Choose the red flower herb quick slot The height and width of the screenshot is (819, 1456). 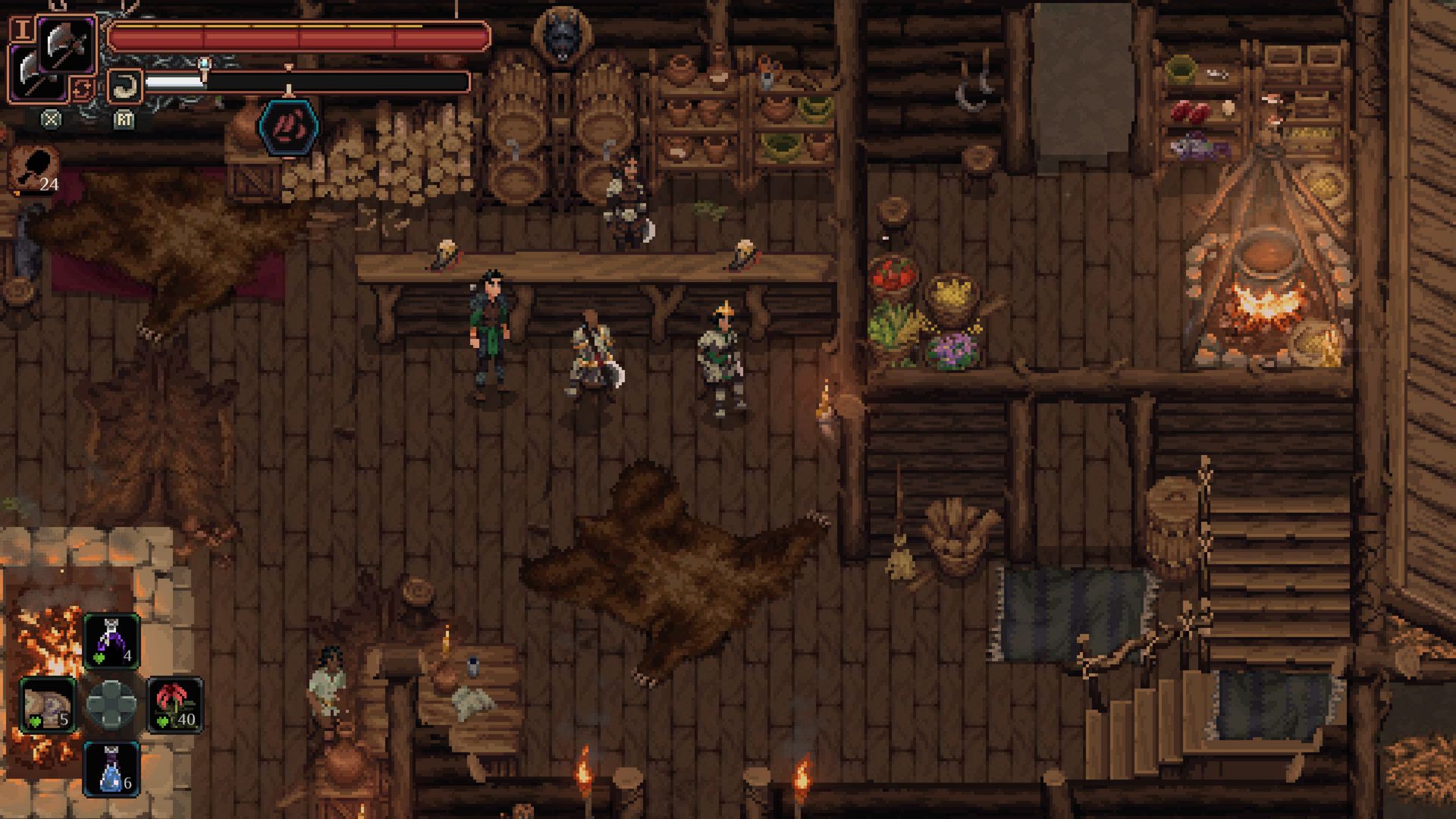(x=175, y=706)
